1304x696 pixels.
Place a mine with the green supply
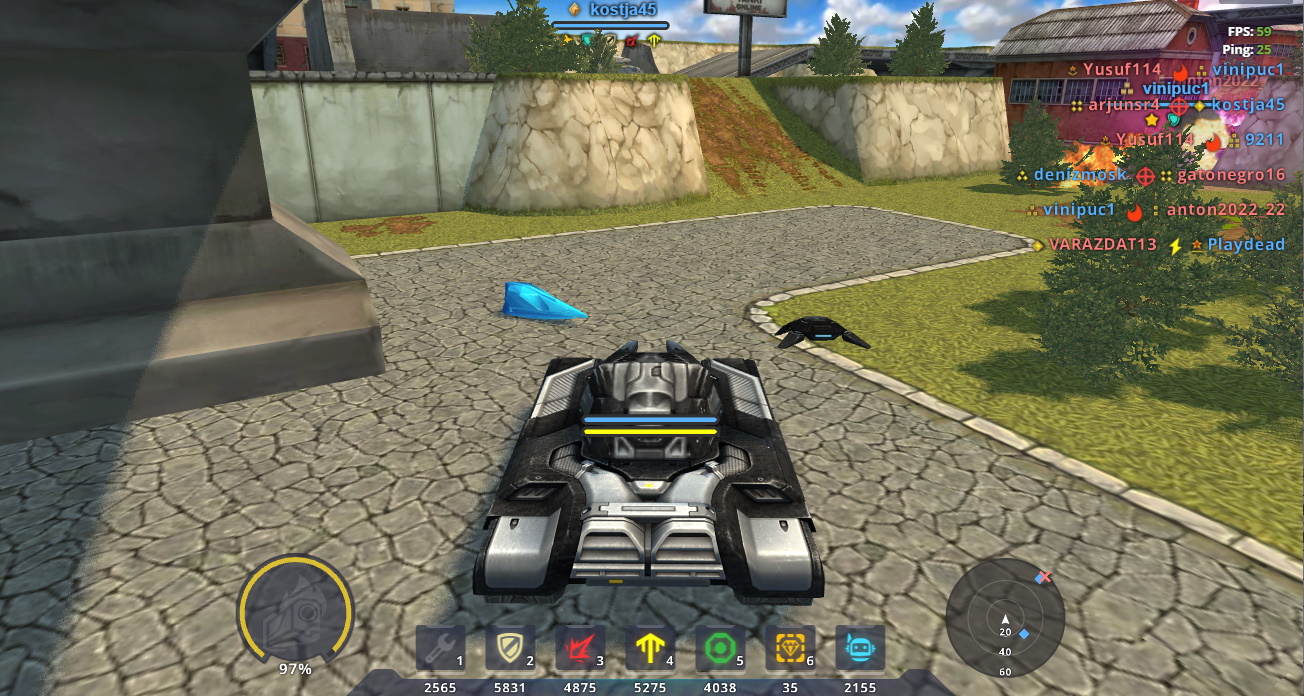point(720,649)
